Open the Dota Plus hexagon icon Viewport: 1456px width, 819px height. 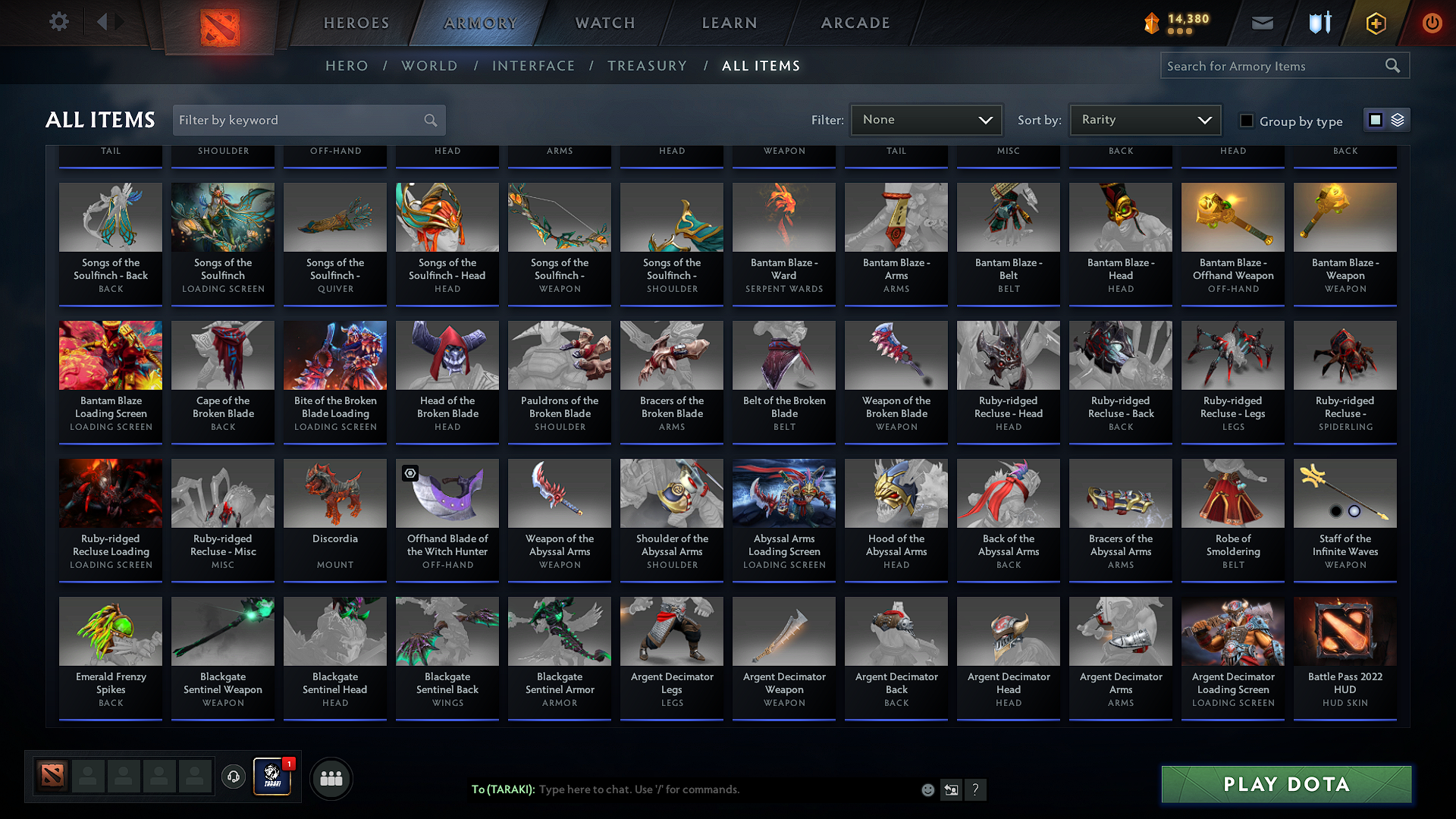click(x=1375, y=23)
